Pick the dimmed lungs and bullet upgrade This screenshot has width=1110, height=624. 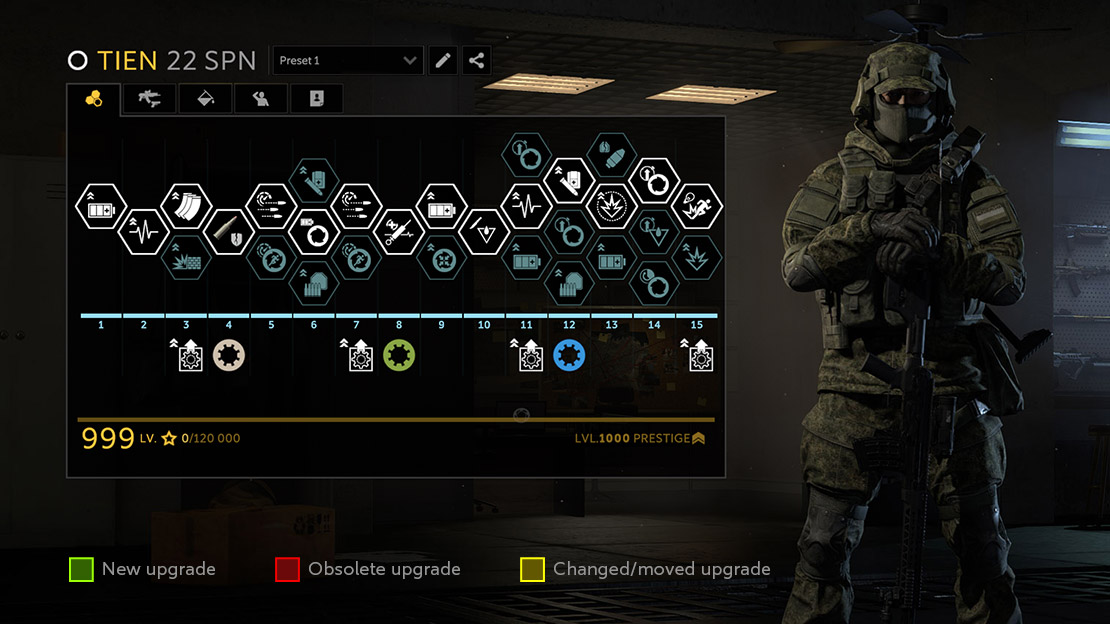point(611,155)
